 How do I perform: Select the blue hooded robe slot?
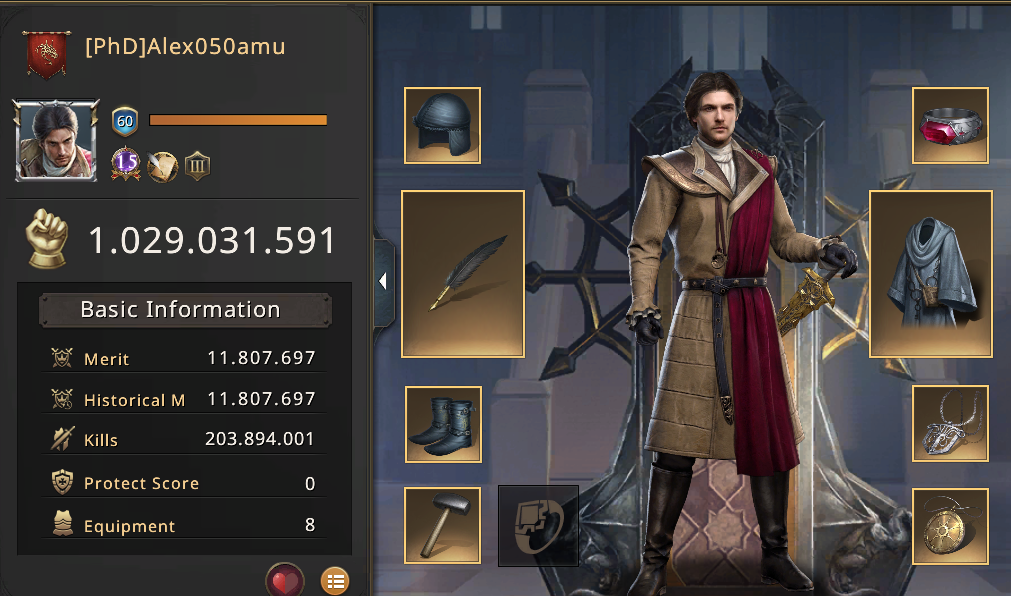coord(930,273)
